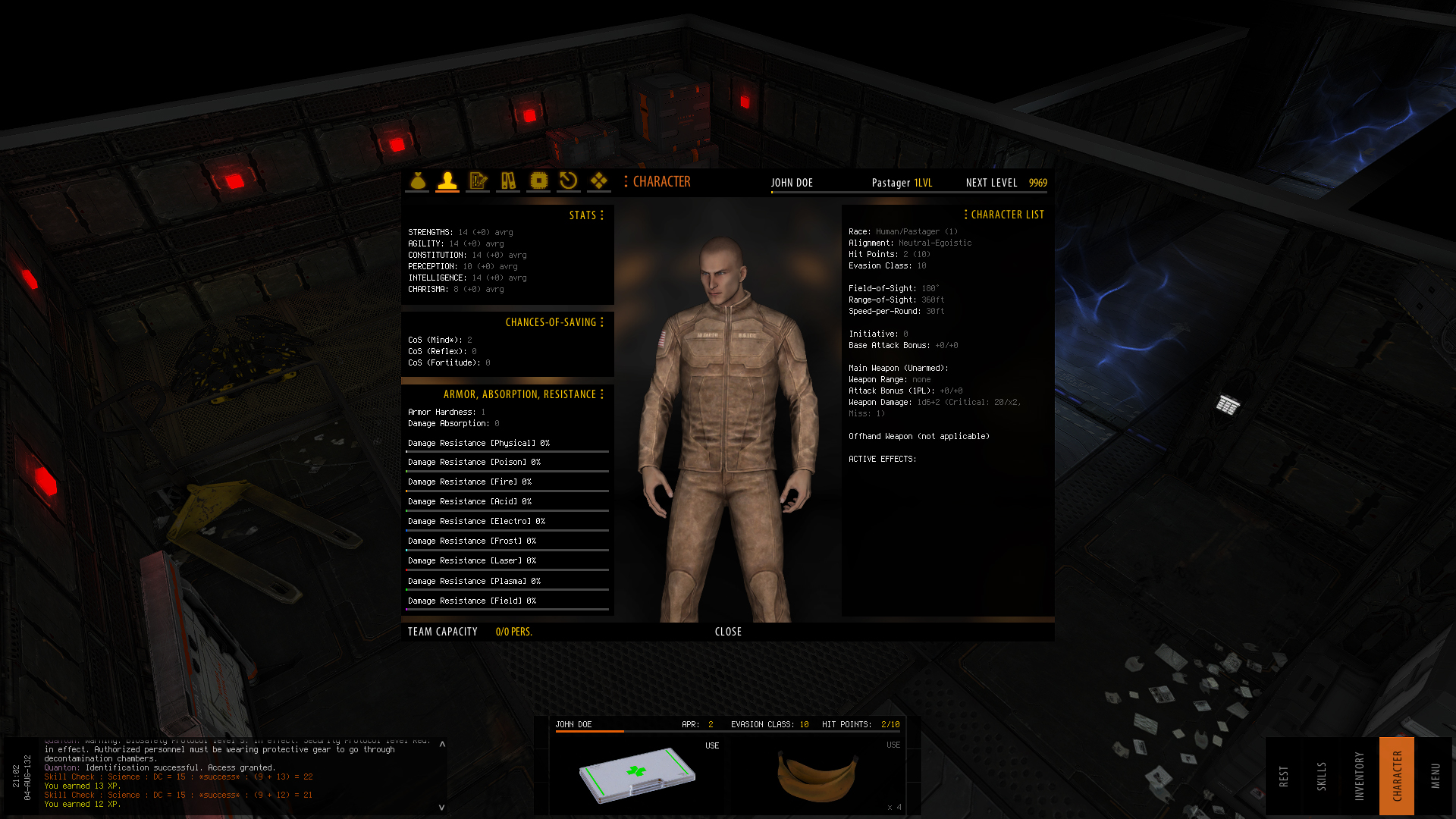Open the microchip panel icon
The width and height of the screenshot is (1456, 819).
[x=538, y=181]
